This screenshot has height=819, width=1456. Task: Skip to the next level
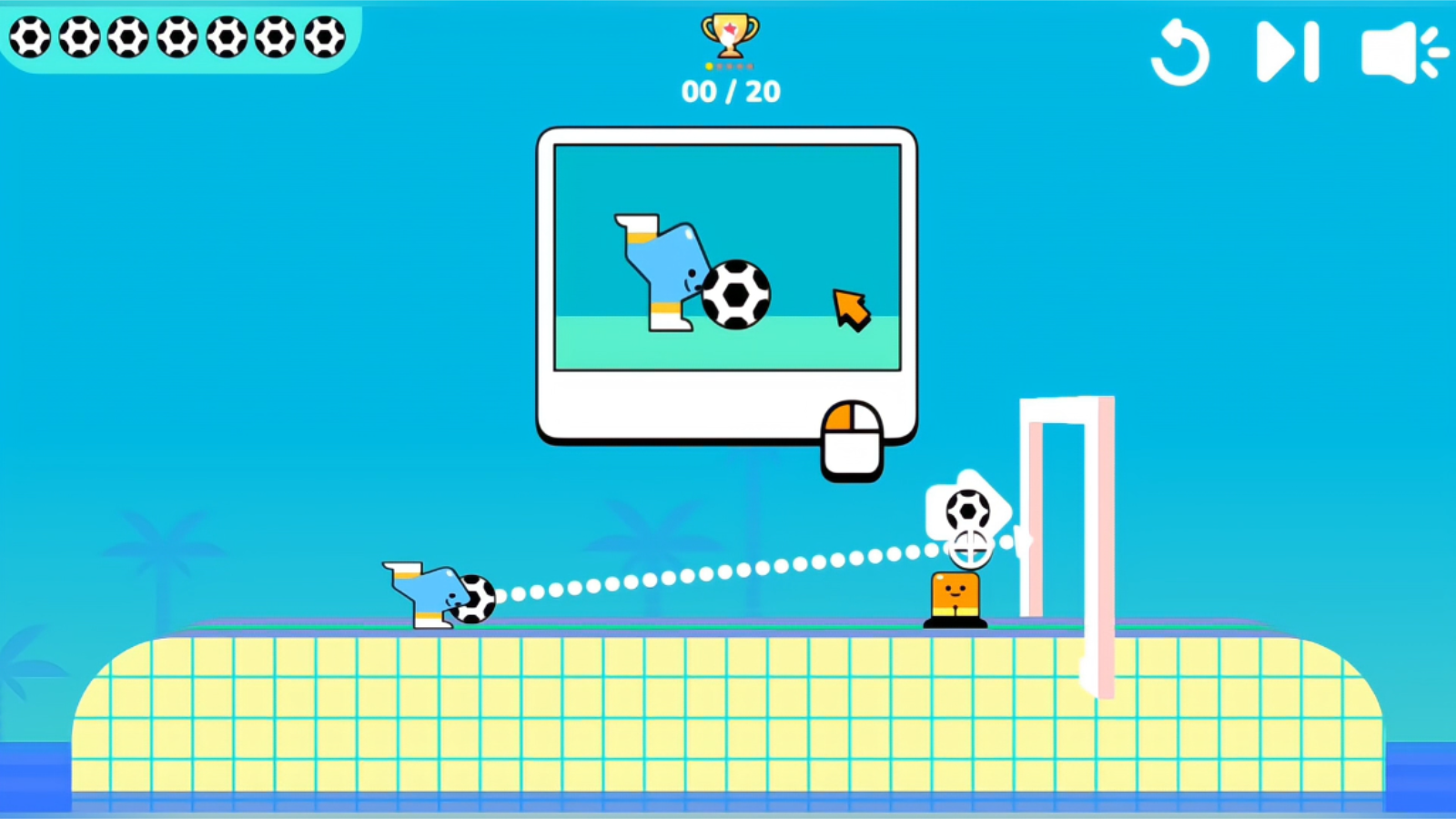(x=1286, y=52)
